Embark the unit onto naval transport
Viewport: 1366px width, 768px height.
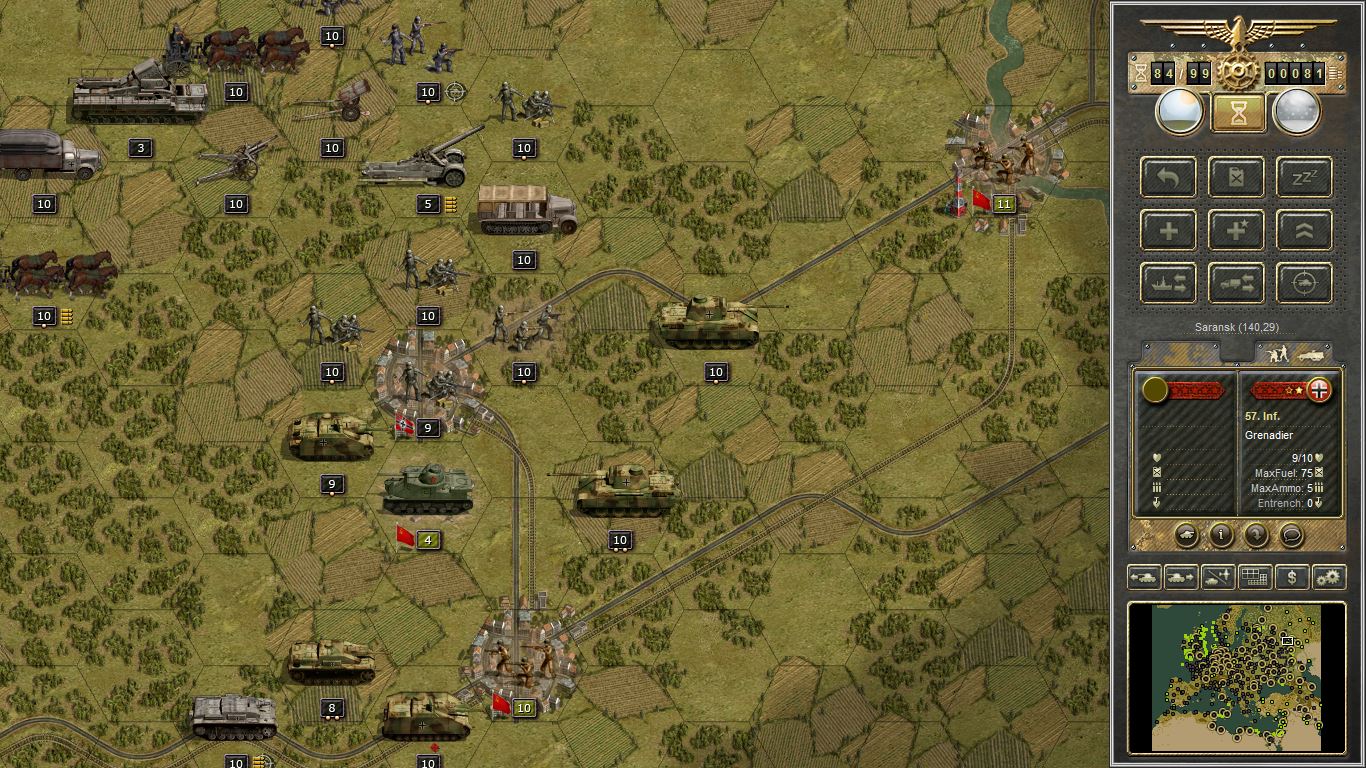[x=1168, y=283]
